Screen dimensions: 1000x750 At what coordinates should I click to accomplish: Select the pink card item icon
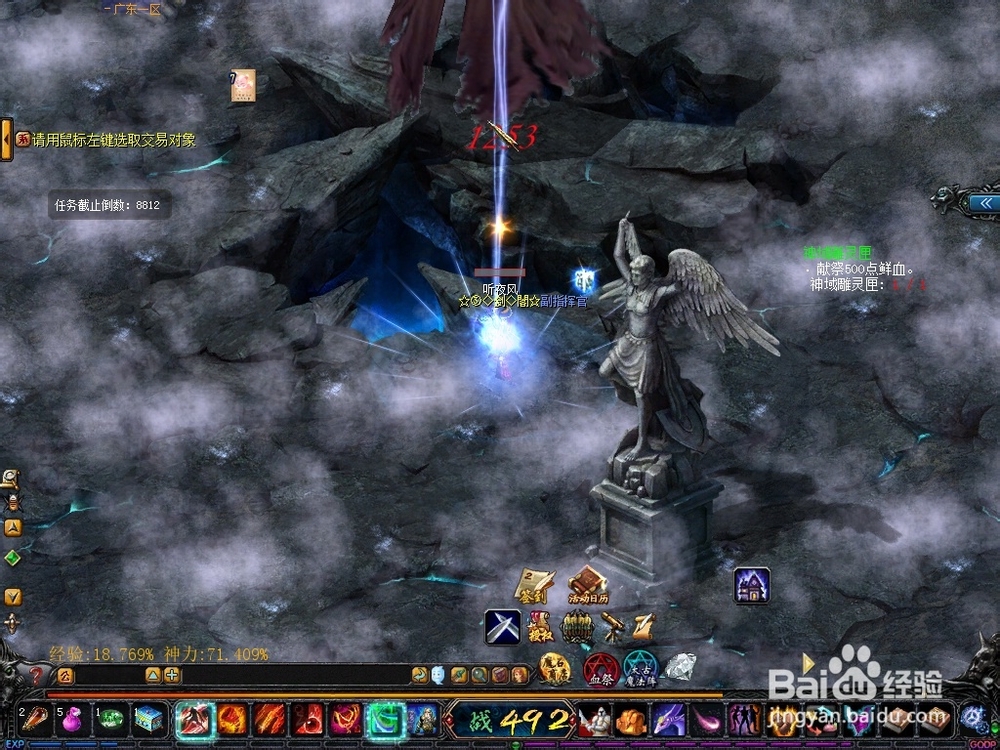(243, 86)
